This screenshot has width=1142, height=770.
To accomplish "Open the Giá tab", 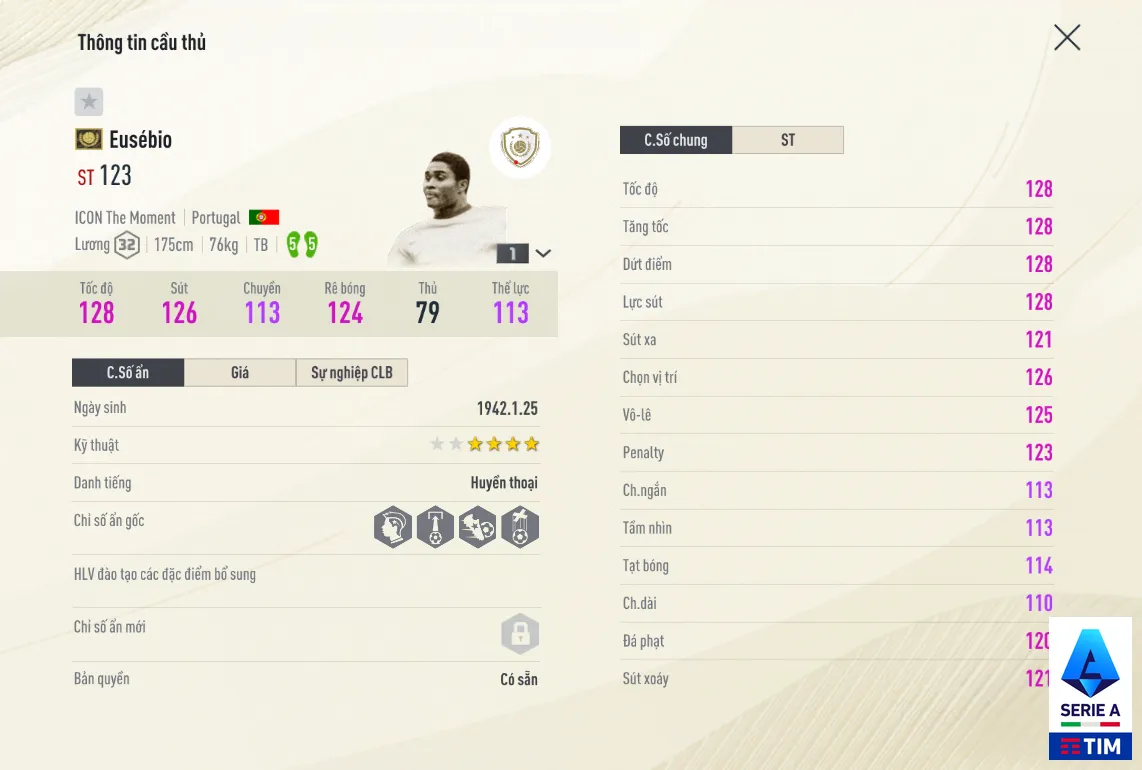I will click(x=240, y=373).
